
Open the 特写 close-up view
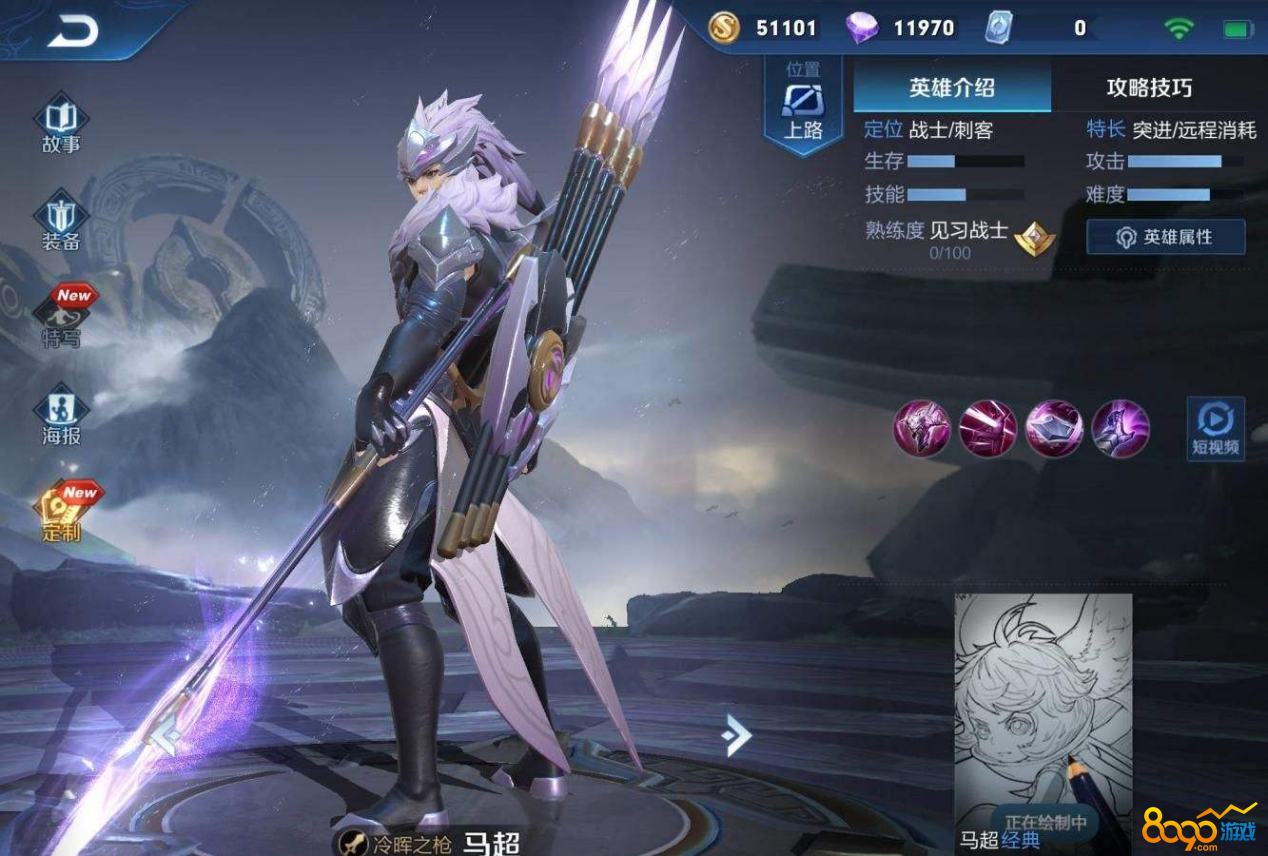point(61,317)
